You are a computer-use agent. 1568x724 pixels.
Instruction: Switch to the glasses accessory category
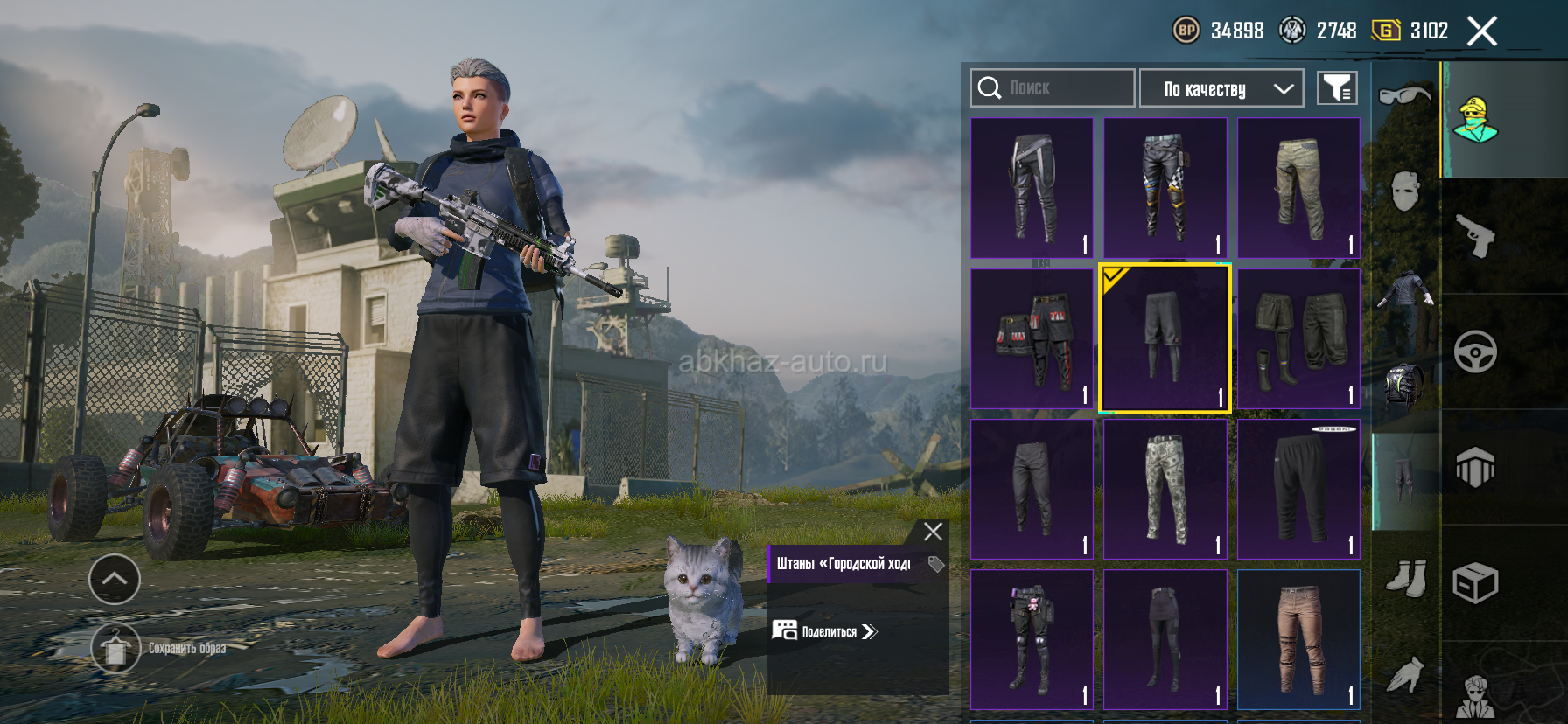[1404, 94]
